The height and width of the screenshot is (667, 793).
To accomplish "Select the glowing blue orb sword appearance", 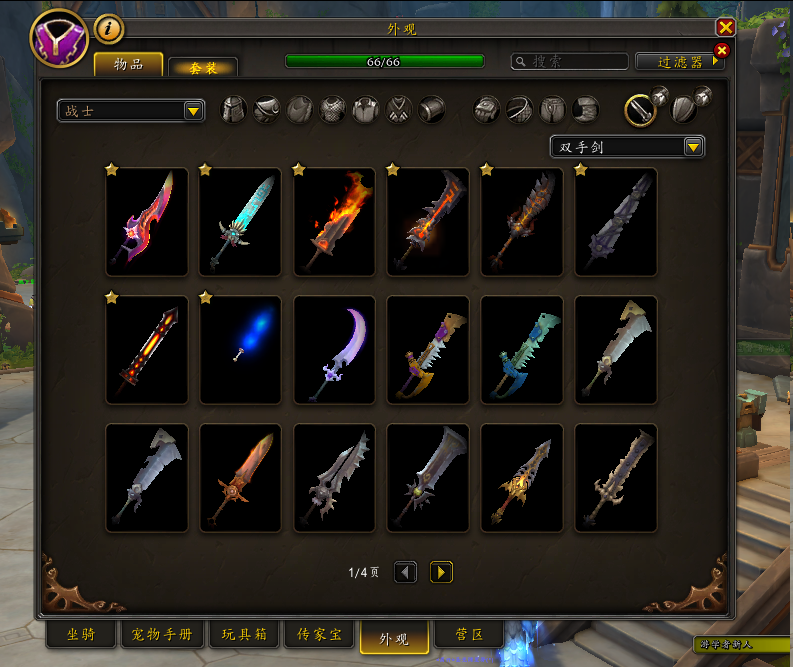I will pos(240,349).
